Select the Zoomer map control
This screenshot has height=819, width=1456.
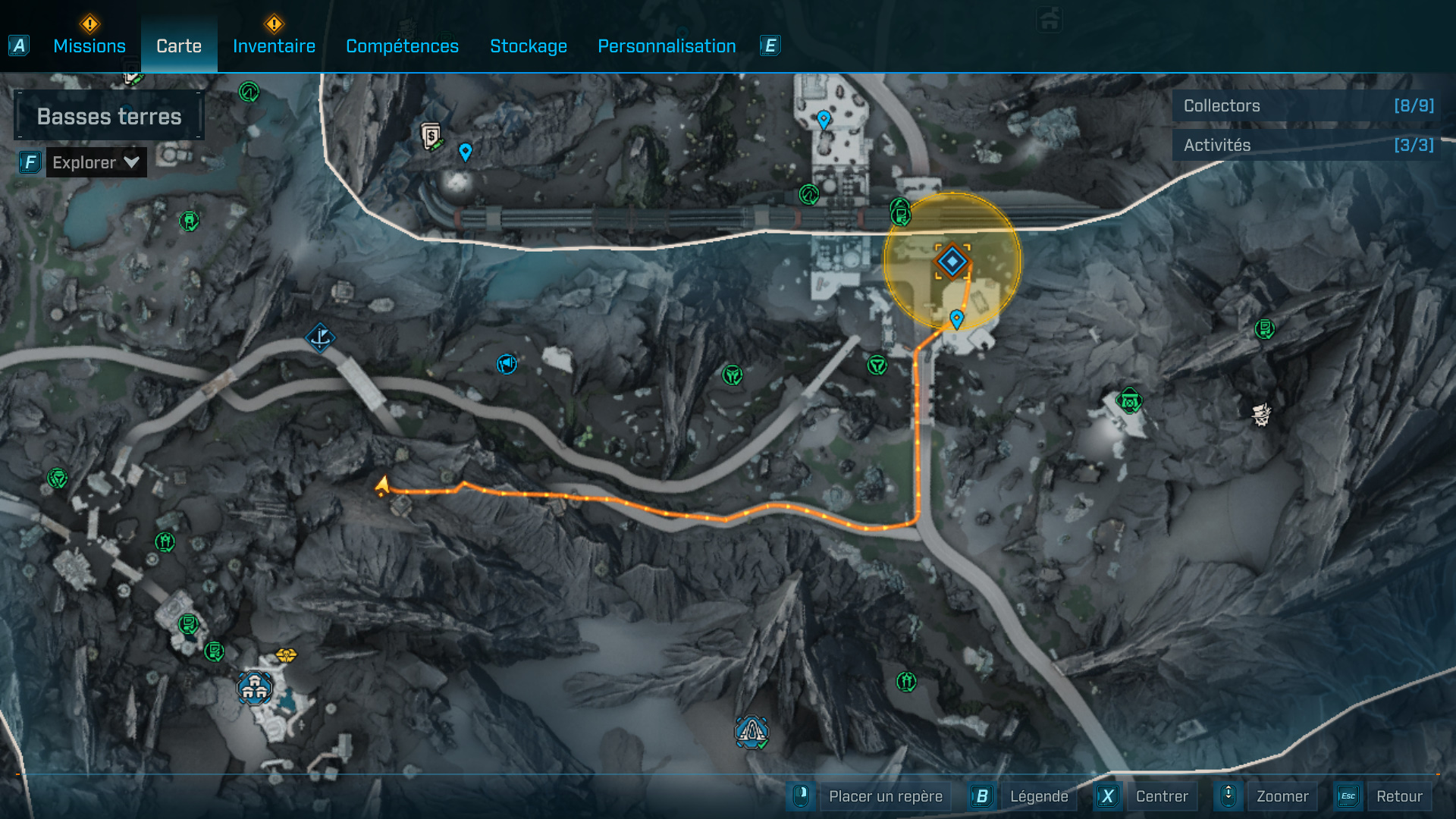click(1282, 796)
